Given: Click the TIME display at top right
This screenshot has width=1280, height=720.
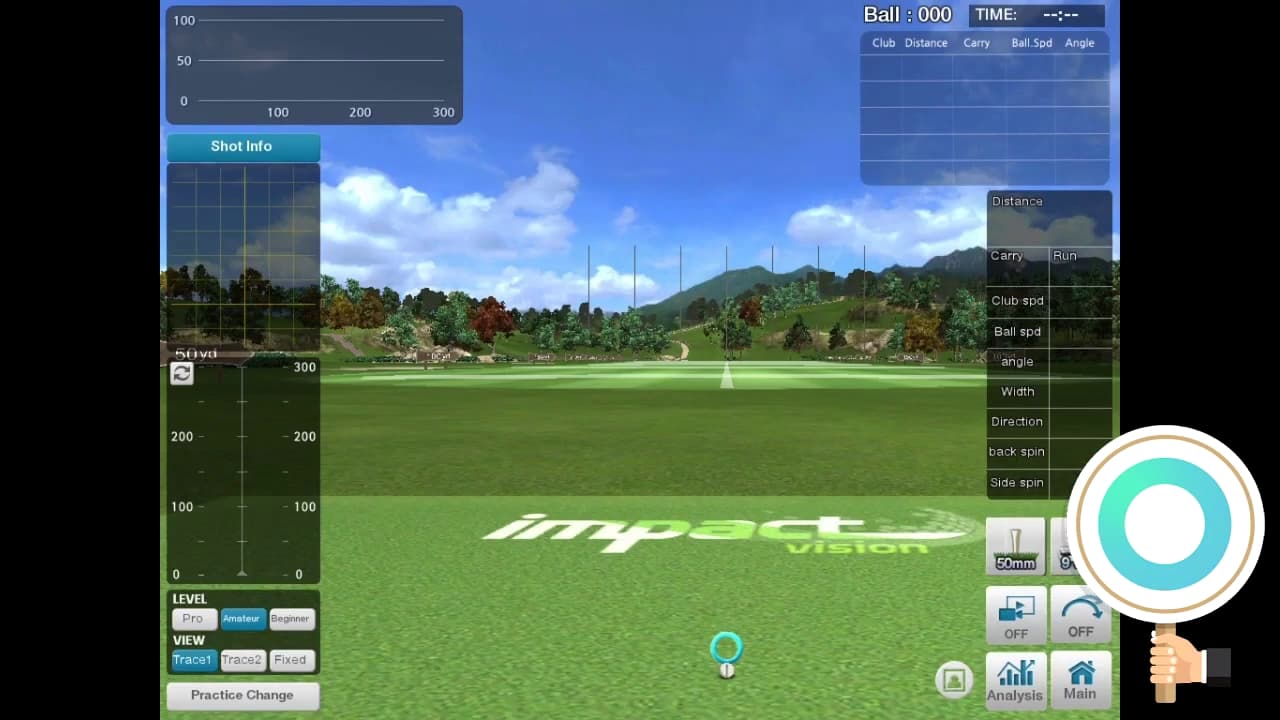Looking at the screenshot, I should pos(1037,14).
